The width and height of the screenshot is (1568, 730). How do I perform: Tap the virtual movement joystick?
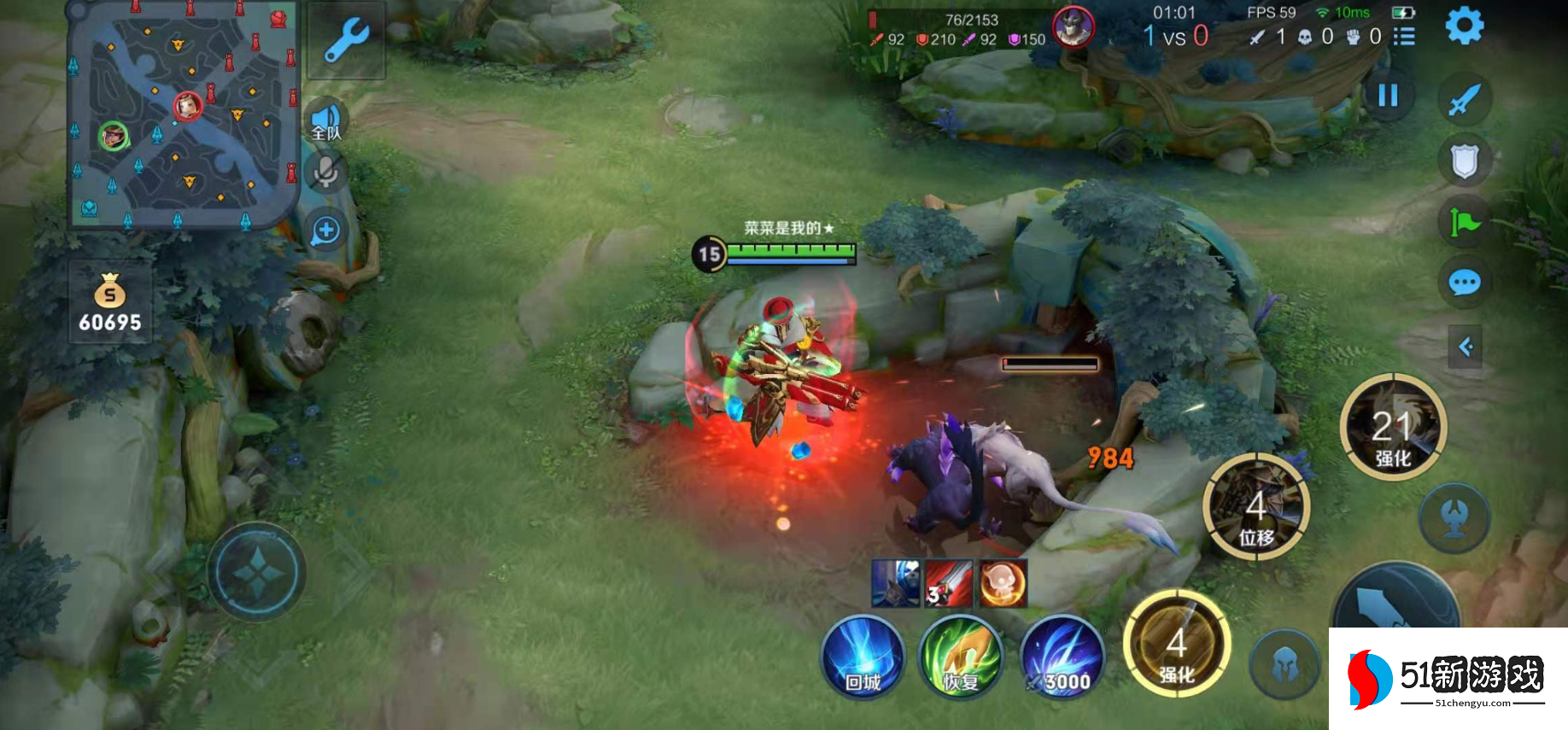256,572
